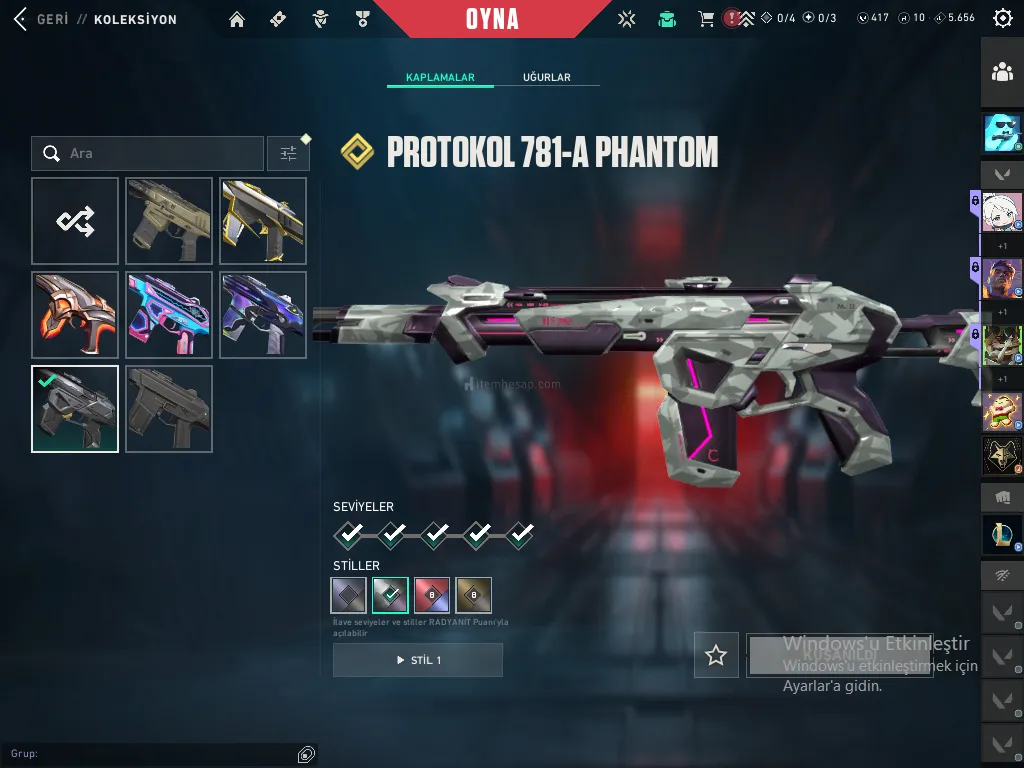The height and width of the screenshot is (768, 1024).
Task: Play the STİL 1 preview video
Action: coord(417,660)
